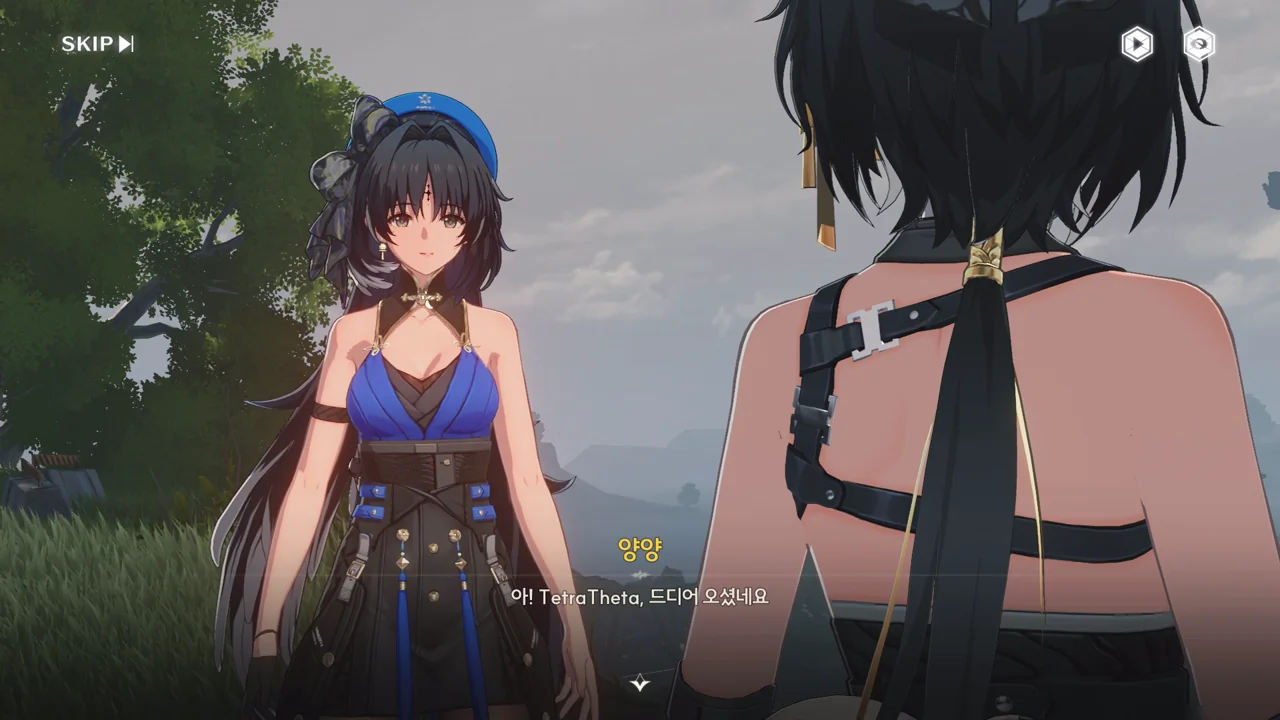The width and height of the screenshot is (1280, 720).
Task: Skip the cutscene dialogue
Action: 97,44
